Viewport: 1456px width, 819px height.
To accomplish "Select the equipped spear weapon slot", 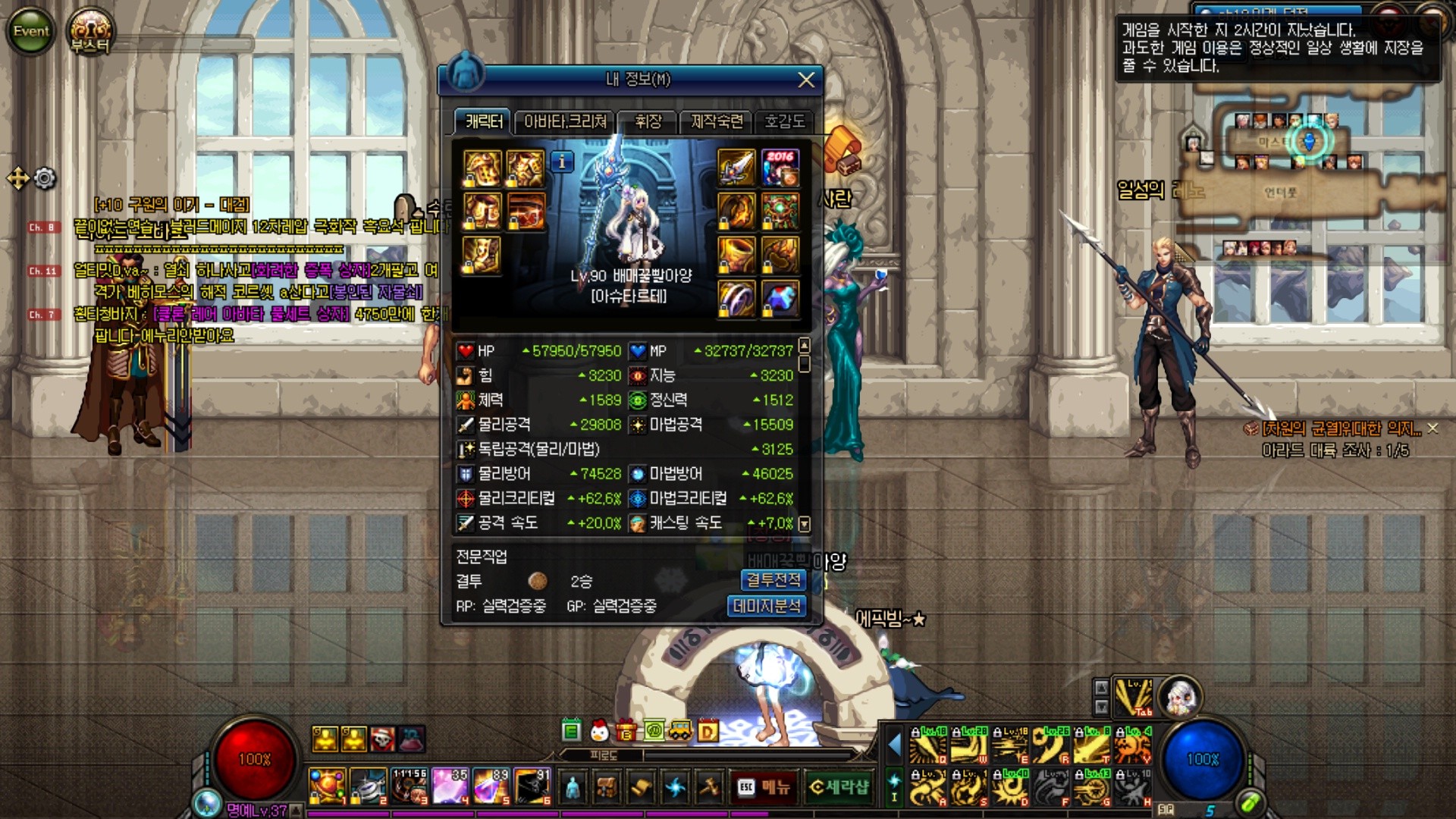I will 736,168.
